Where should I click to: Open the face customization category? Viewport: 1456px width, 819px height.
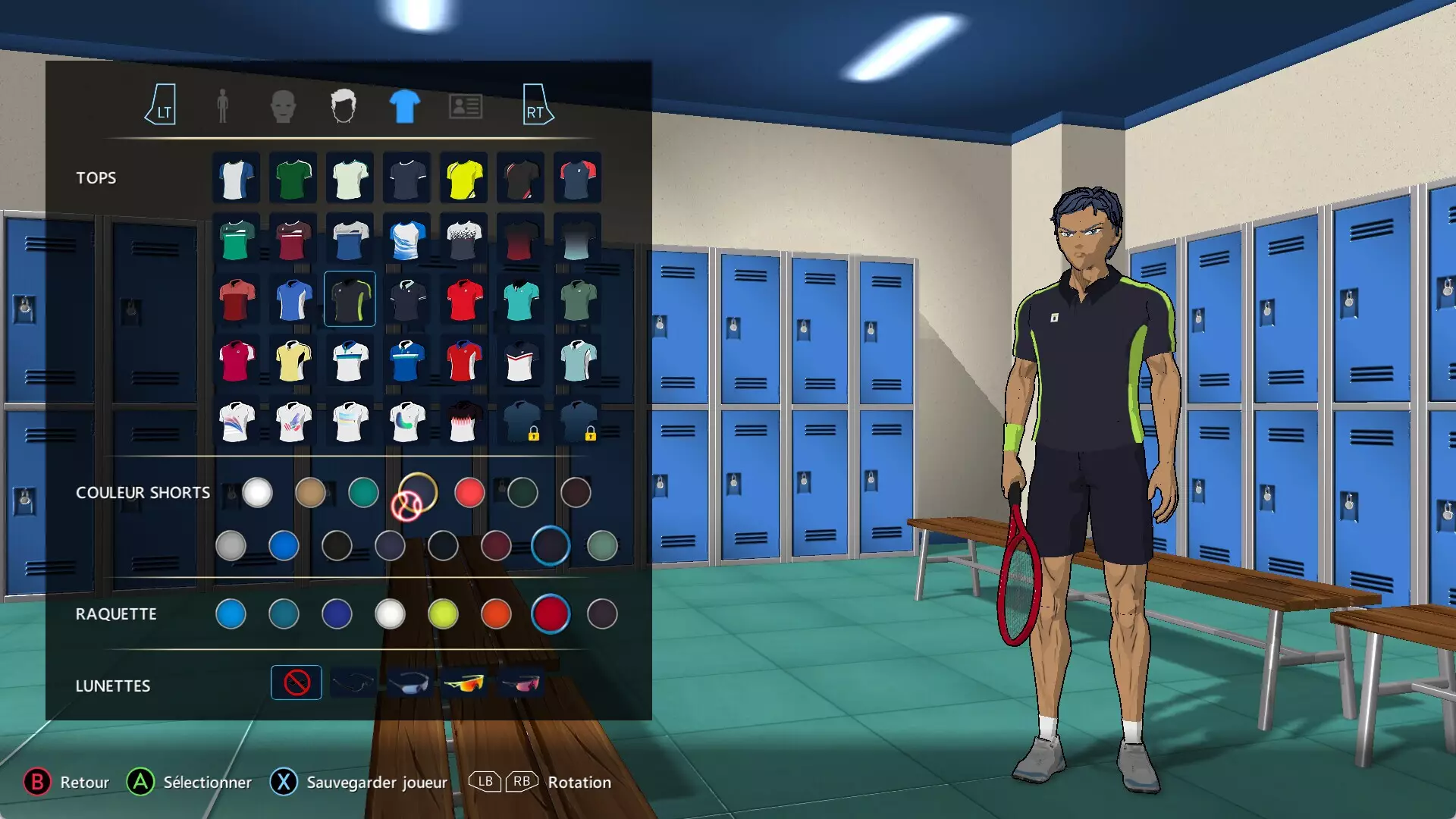[284, 105]
